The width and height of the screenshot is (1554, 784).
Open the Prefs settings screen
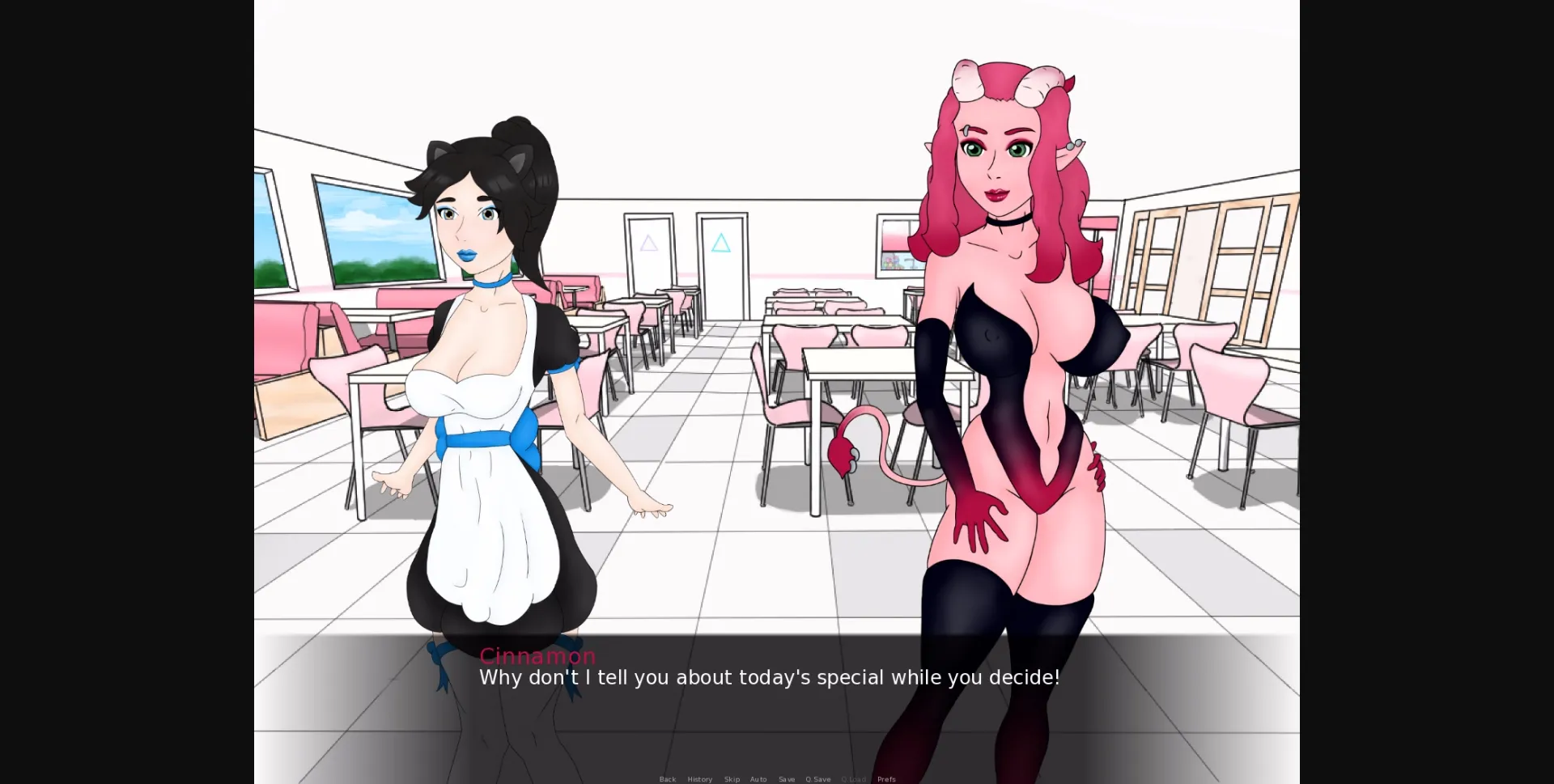point(886,779)
